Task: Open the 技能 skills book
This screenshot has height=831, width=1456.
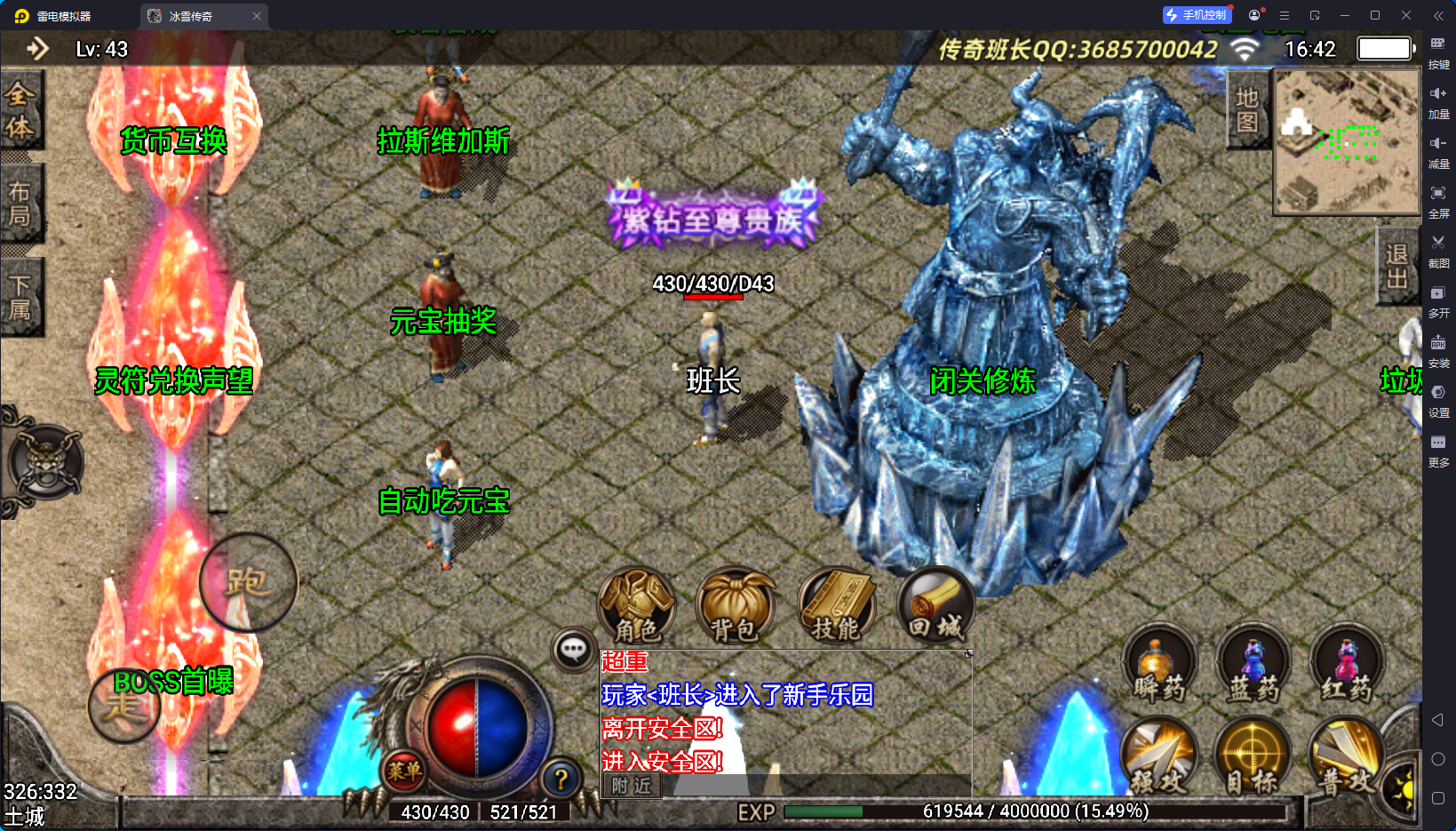Action: click(x=836, y=605)
